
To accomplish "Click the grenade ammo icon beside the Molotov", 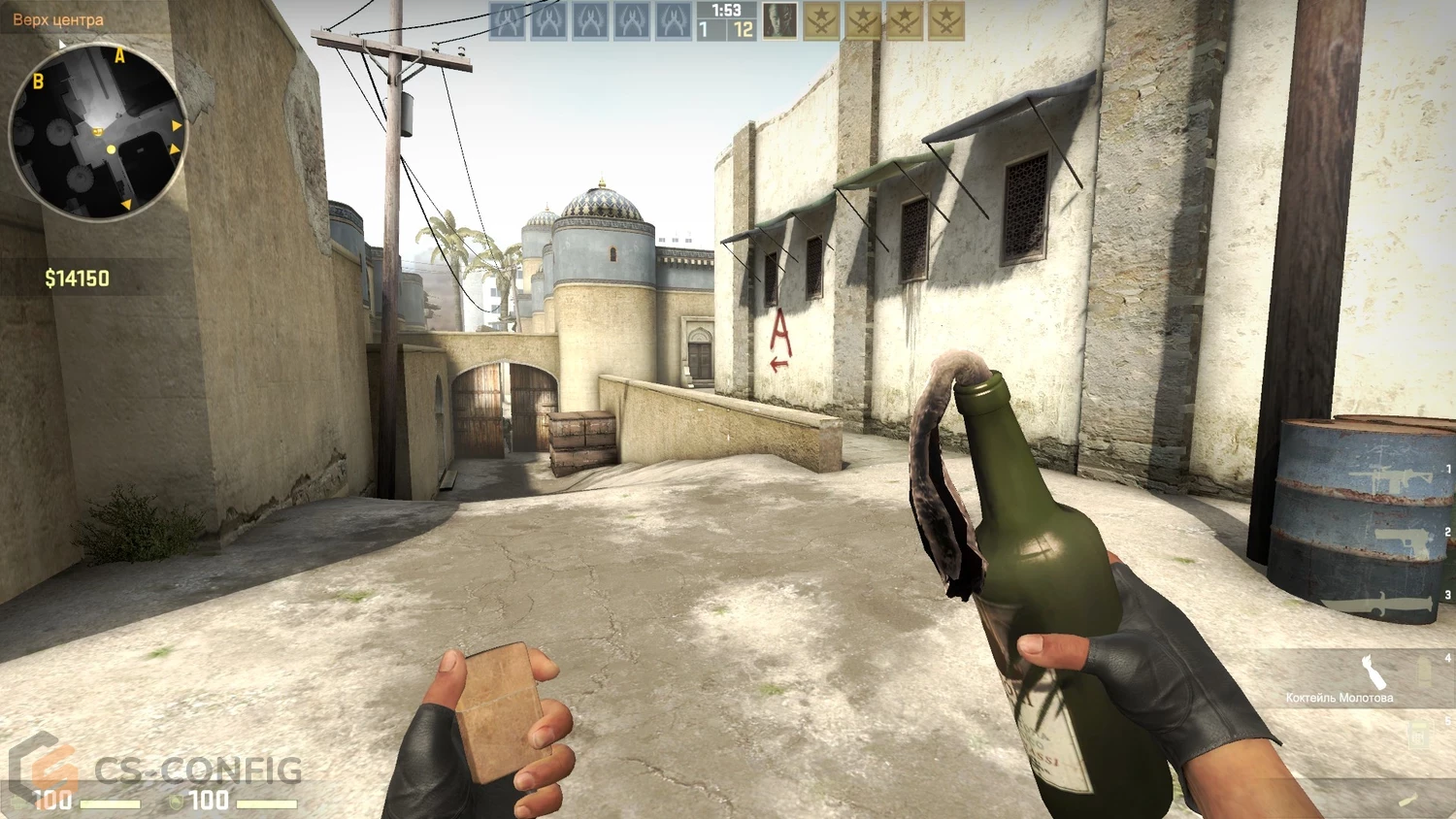I will (x=1423, y=670).
